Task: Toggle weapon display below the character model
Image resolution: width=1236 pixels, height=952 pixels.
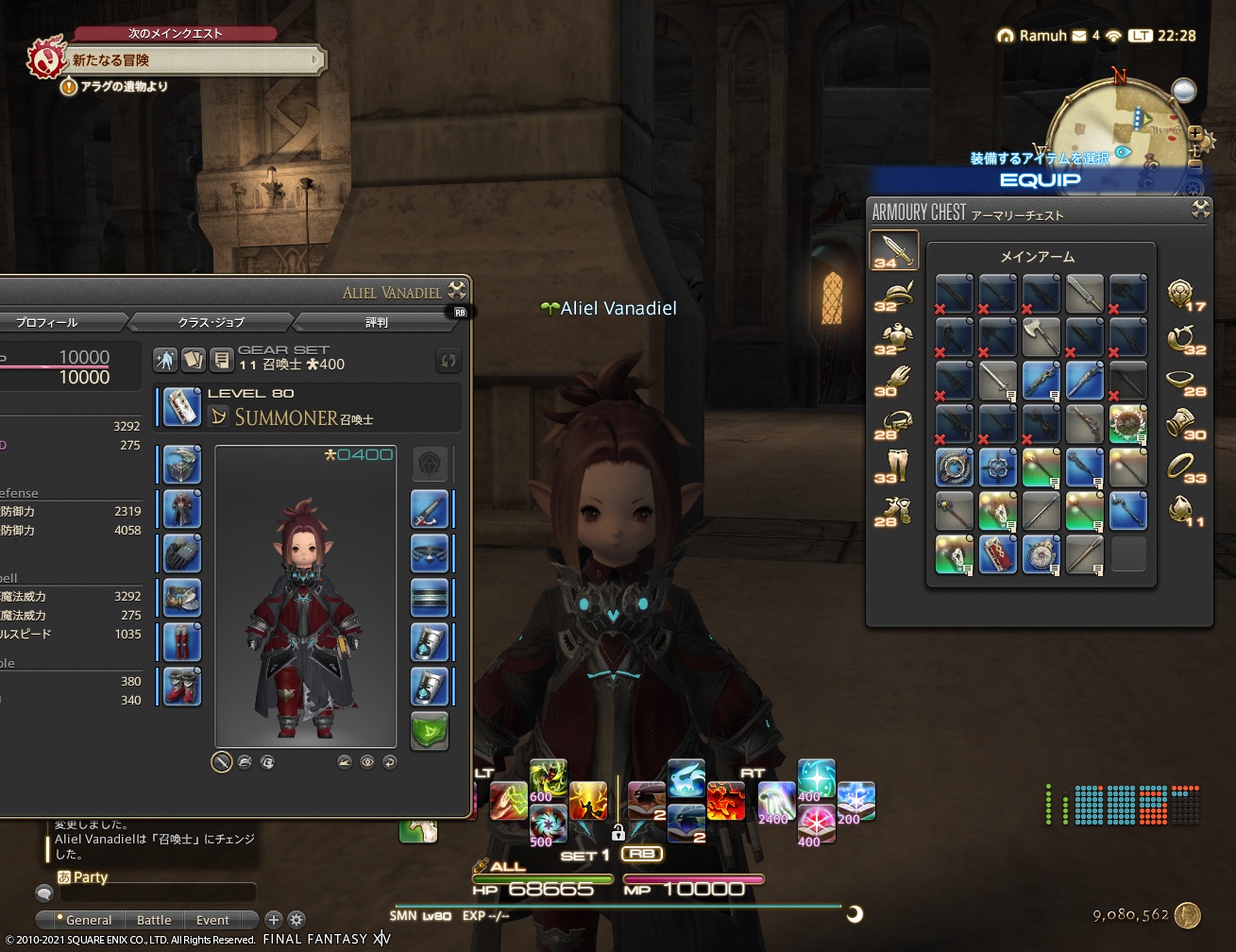Action: 223,761
